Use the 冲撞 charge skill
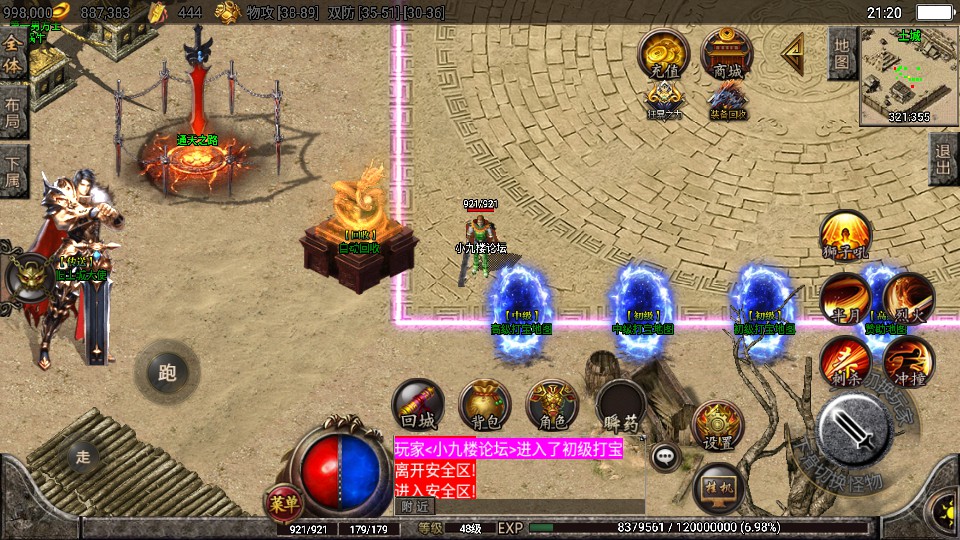 click(x=909, y=362)
